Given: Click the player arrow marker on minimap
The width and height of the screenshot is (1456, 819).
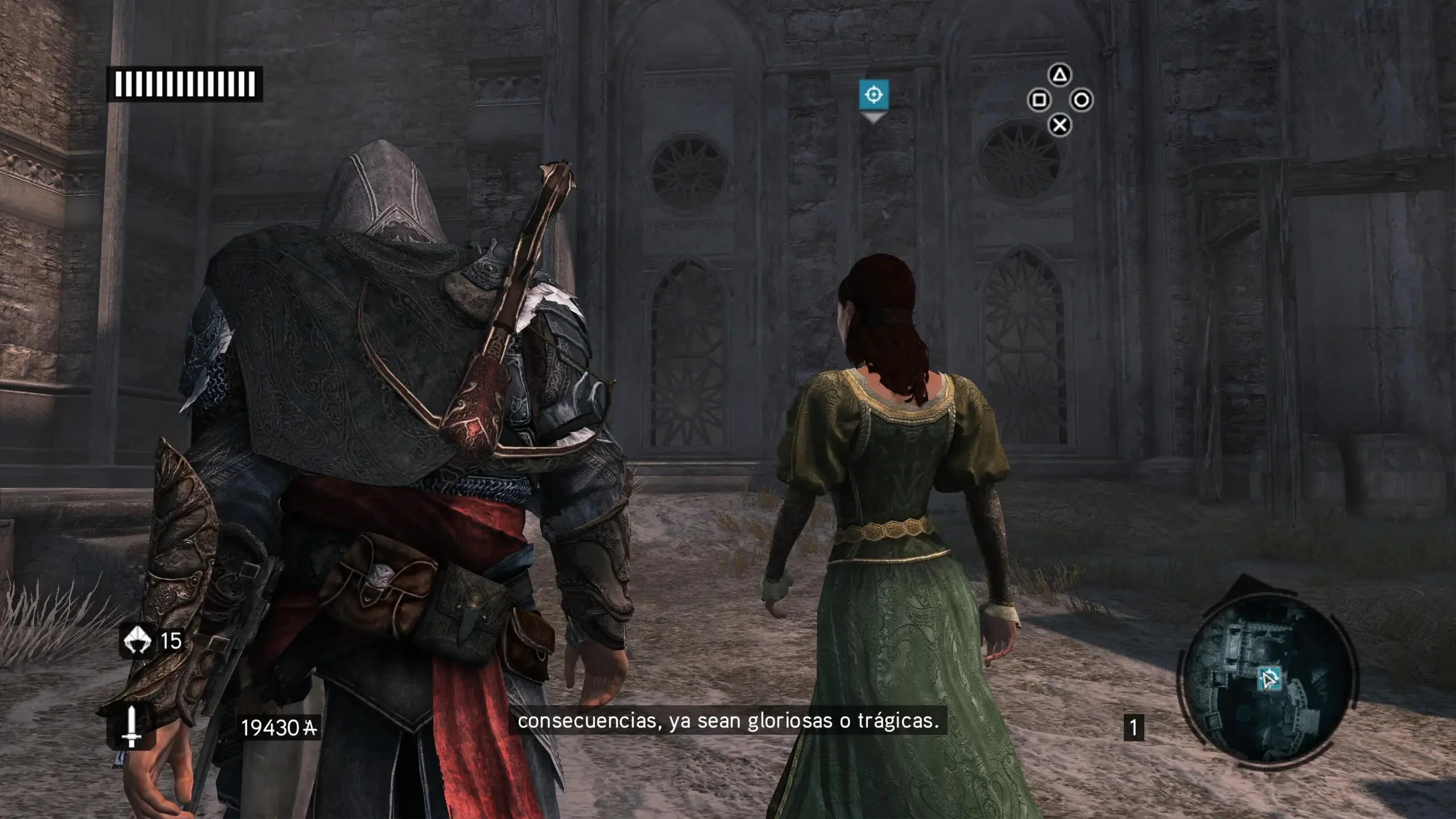Looking at the screenshot, I should [1269, 680].
